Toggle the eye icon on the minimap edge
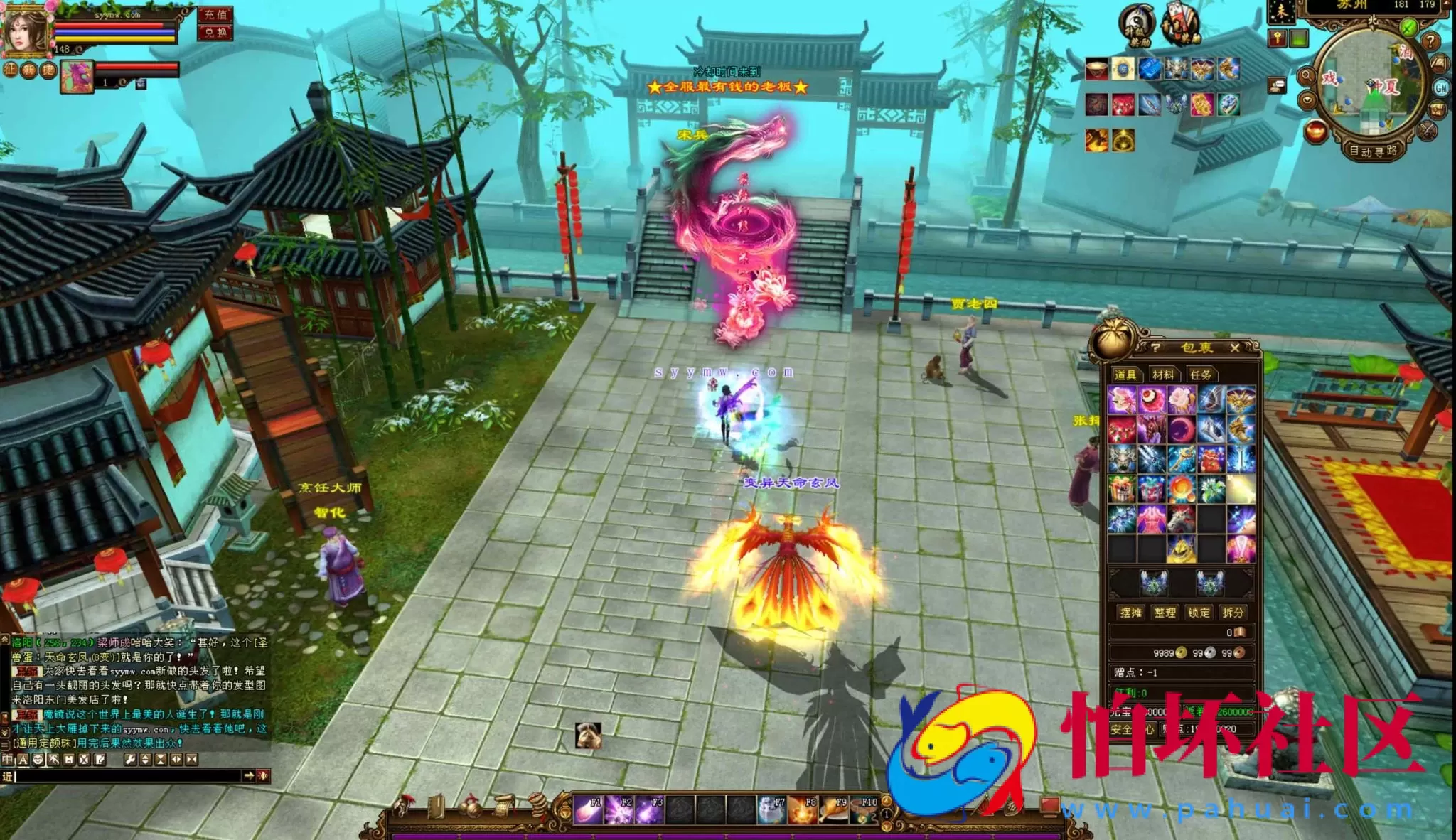Screen dimensions: 1456x840 tap(1307, 99)
